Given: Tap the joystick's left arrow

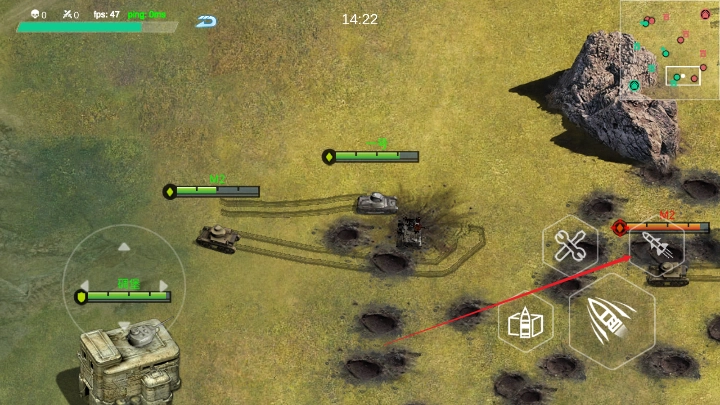Looking at the screenshot, I should coord(84,286).
